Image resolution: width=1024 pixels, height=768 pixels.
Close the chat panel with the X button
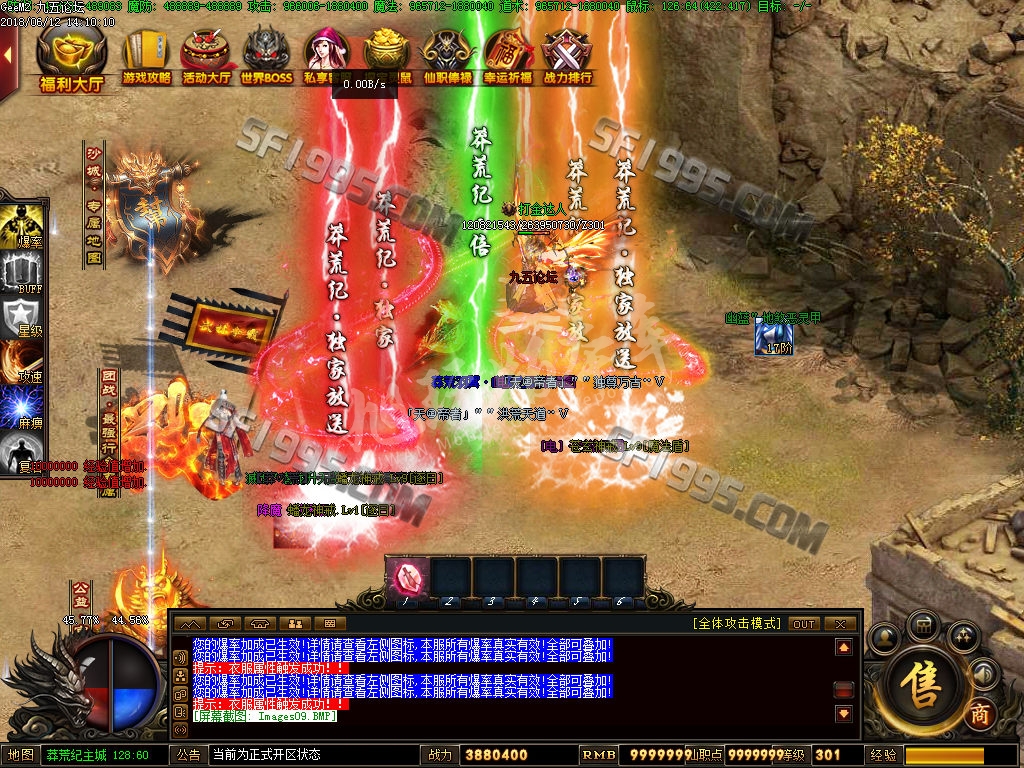click(842, 624)
